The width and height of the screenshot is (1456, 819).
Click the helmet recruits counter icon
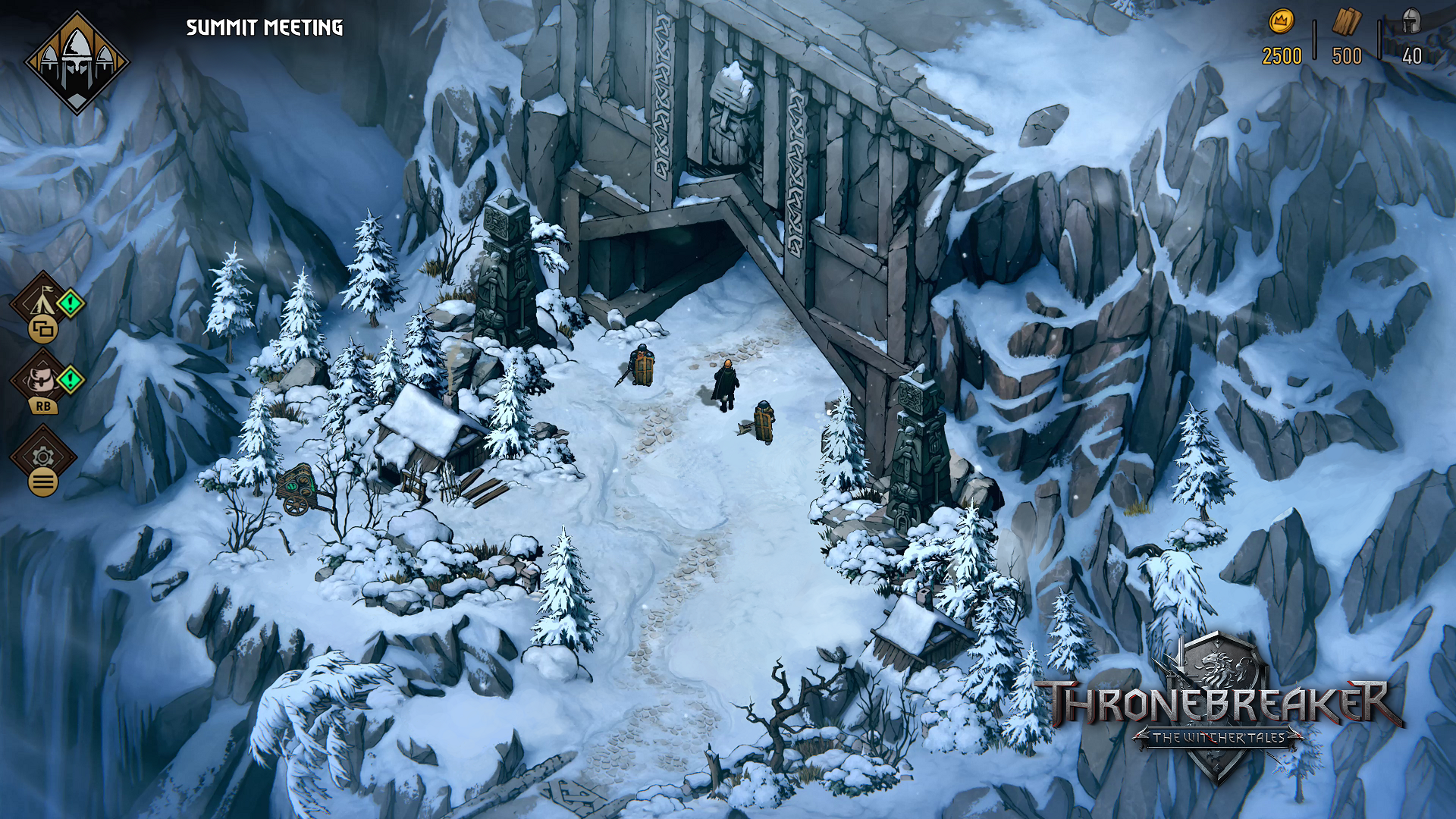pyautogui.click(x=1411, y=19)
